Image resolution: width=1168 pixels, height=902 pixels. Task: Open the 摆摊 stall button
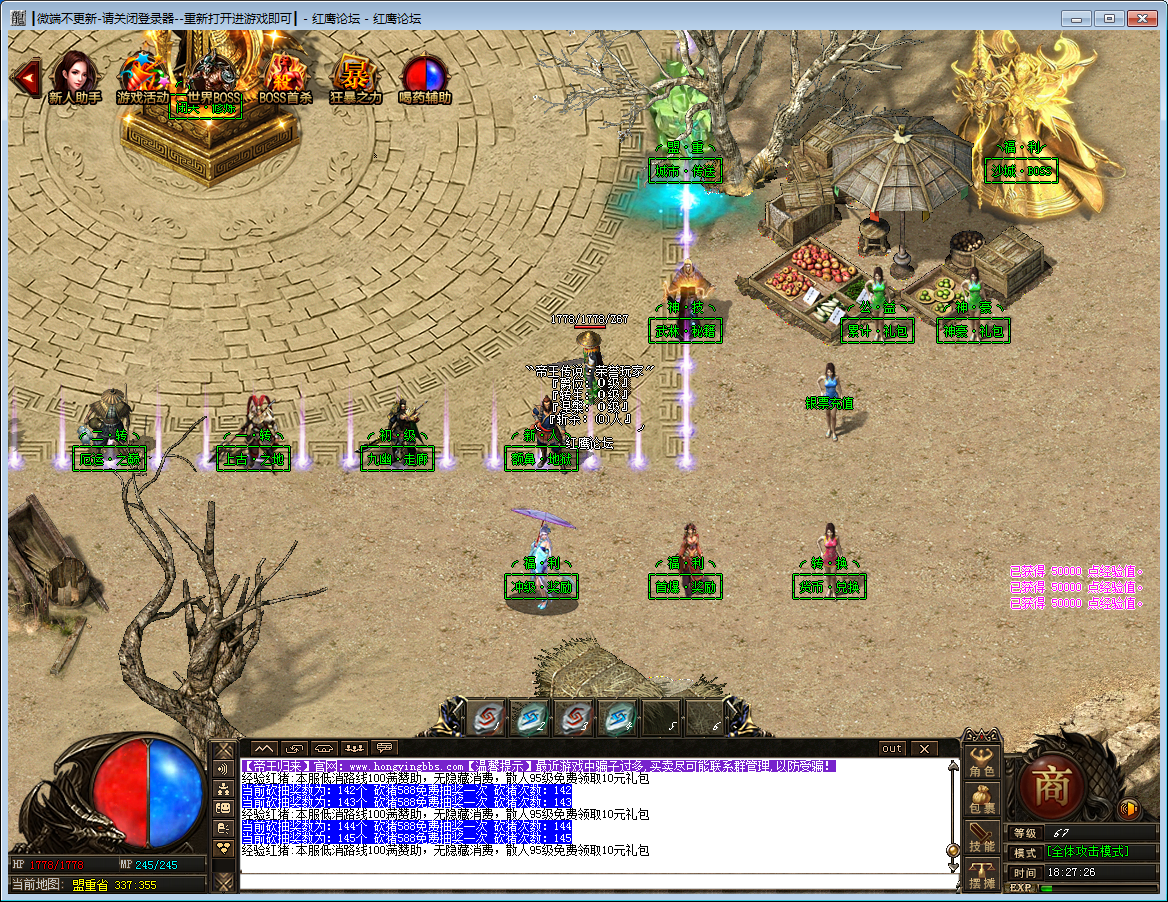point(982,876)
